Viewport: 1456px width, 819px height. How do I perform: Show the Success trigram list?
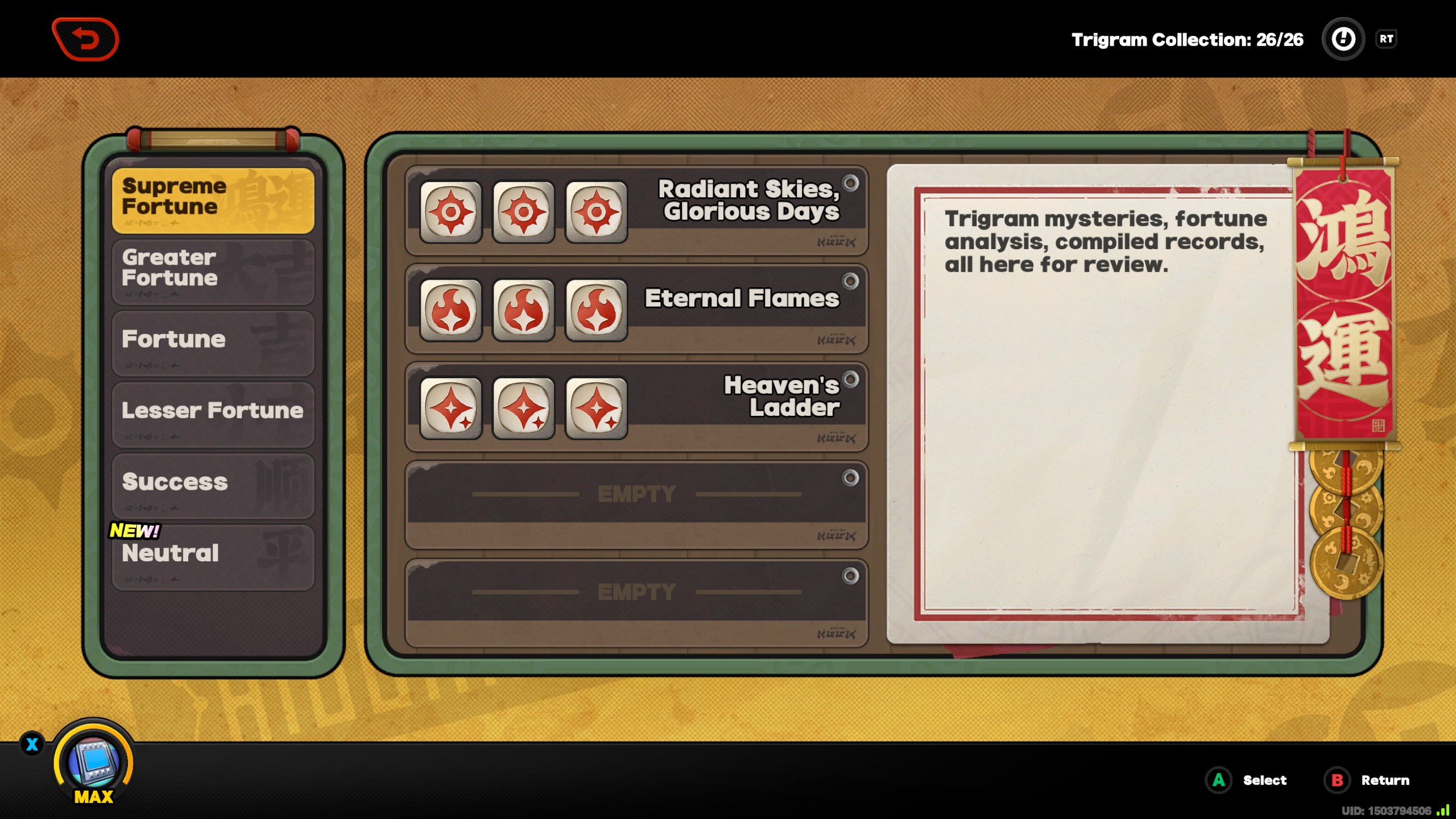[213, 485]
